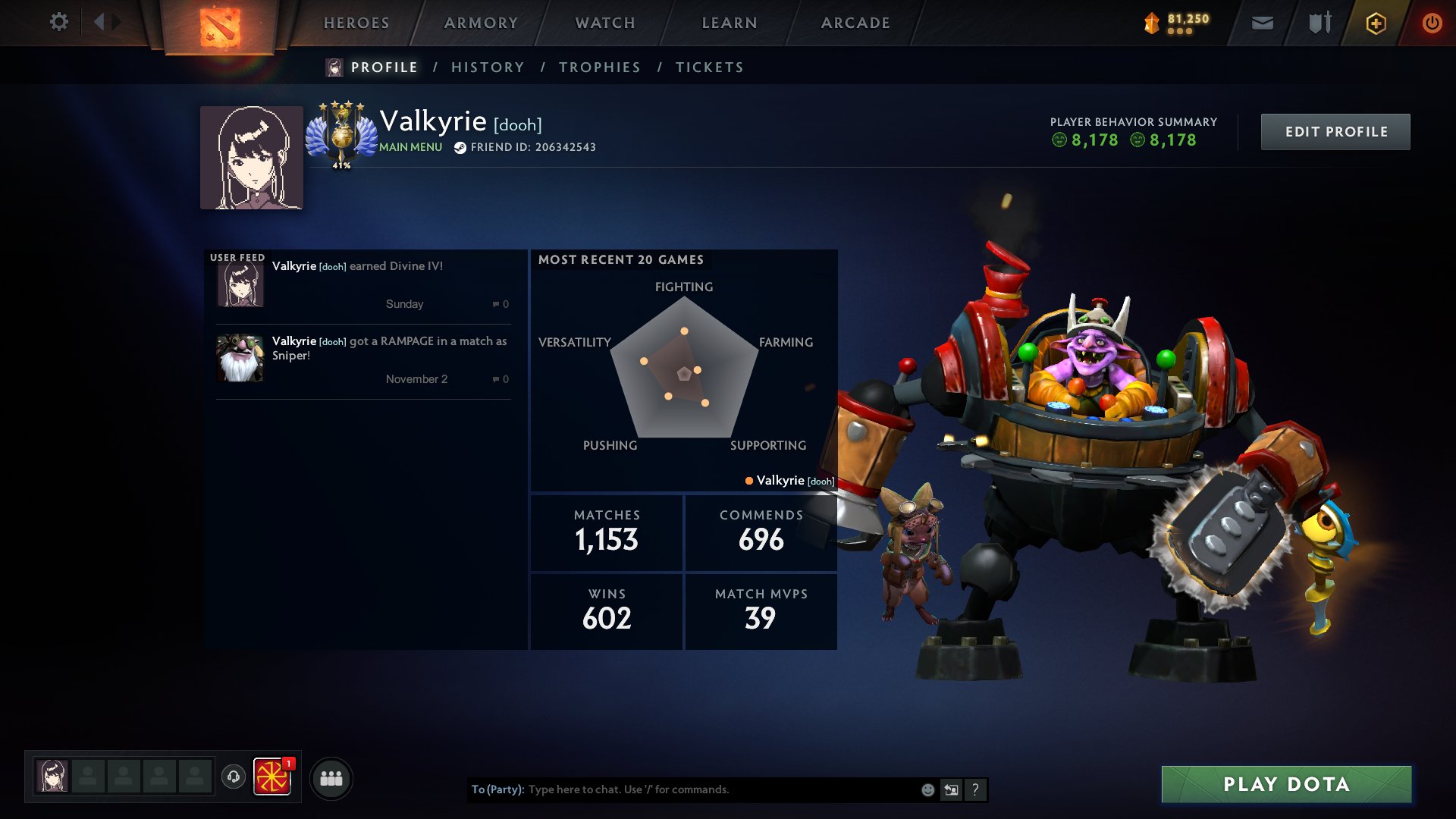Open Dota Plus hexagon icon
The height and width of the screenshot is (819, 1456).
click(1375, 23)
